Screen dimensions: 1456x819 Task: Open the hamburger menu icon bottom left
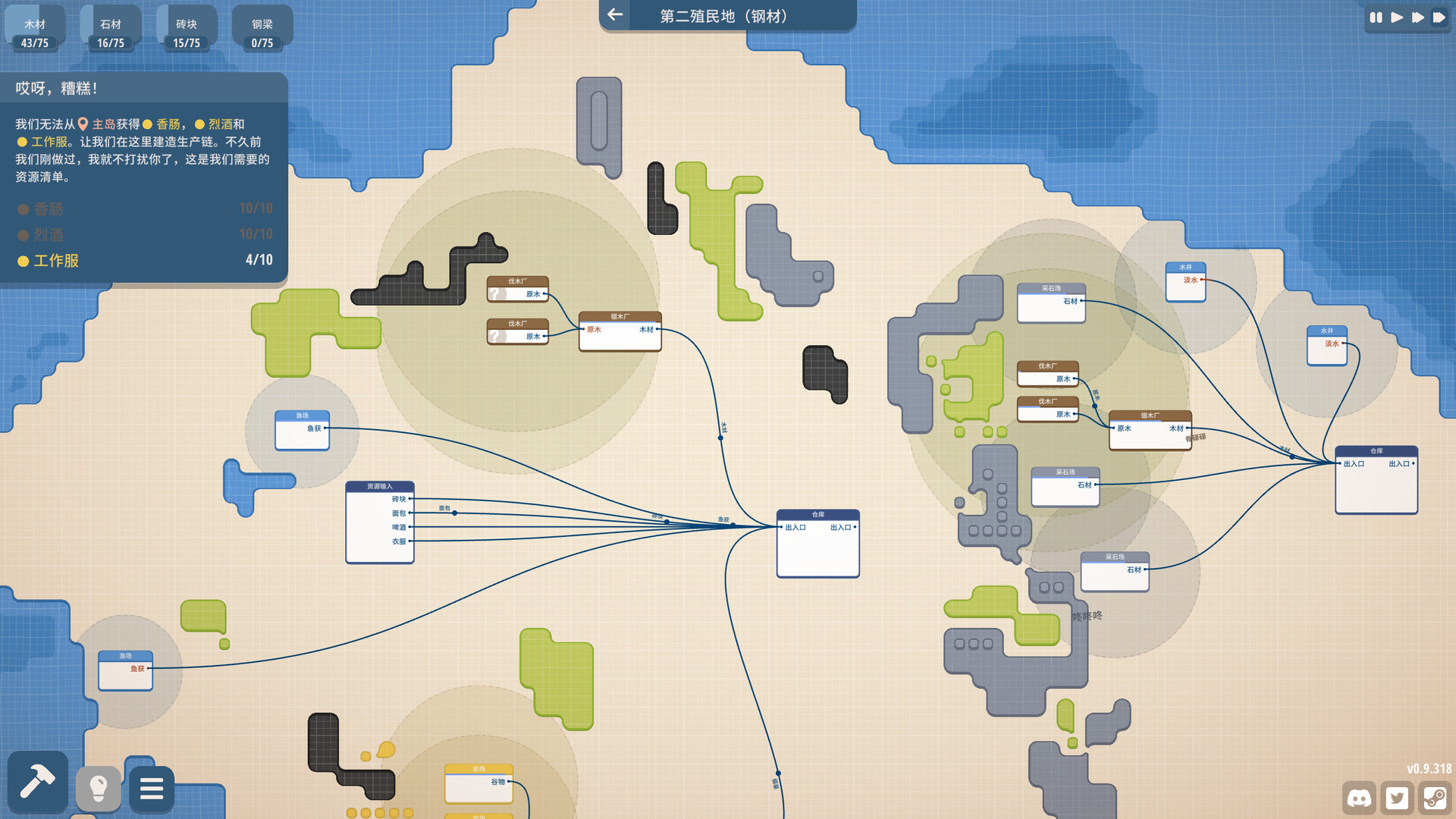[152, 789]
